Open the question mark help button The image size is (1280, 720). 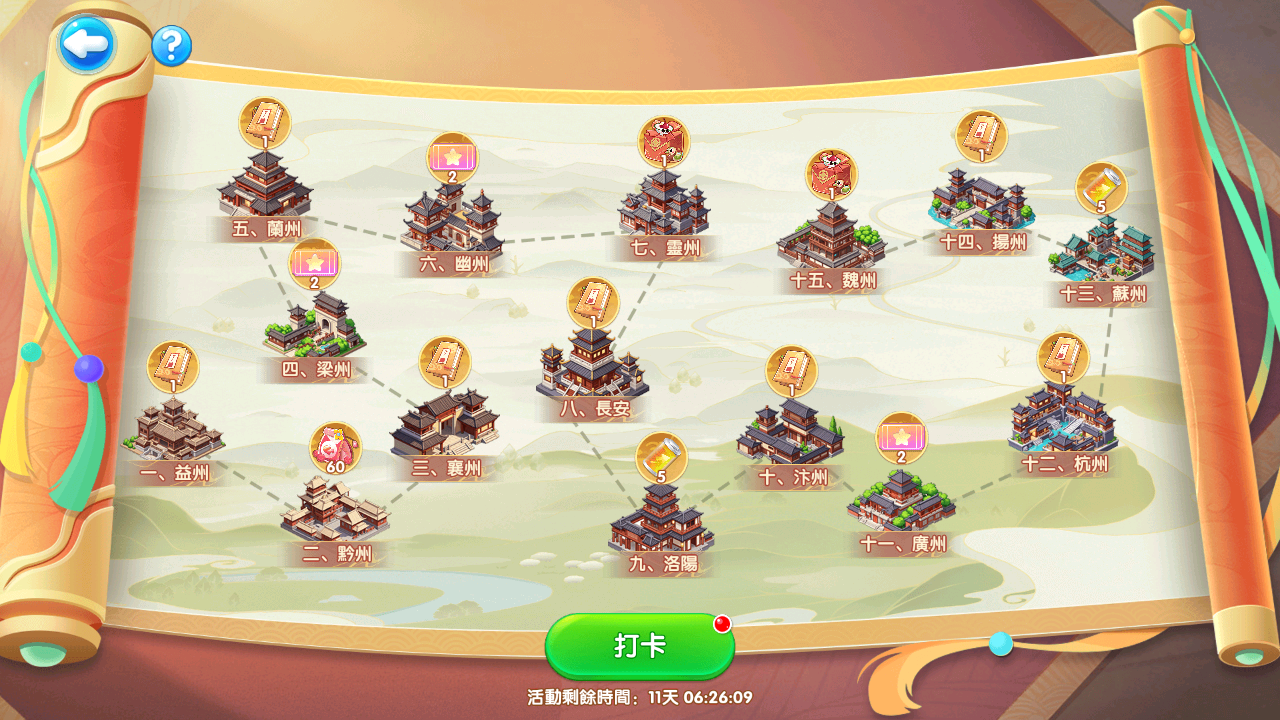tap(172, 46)
